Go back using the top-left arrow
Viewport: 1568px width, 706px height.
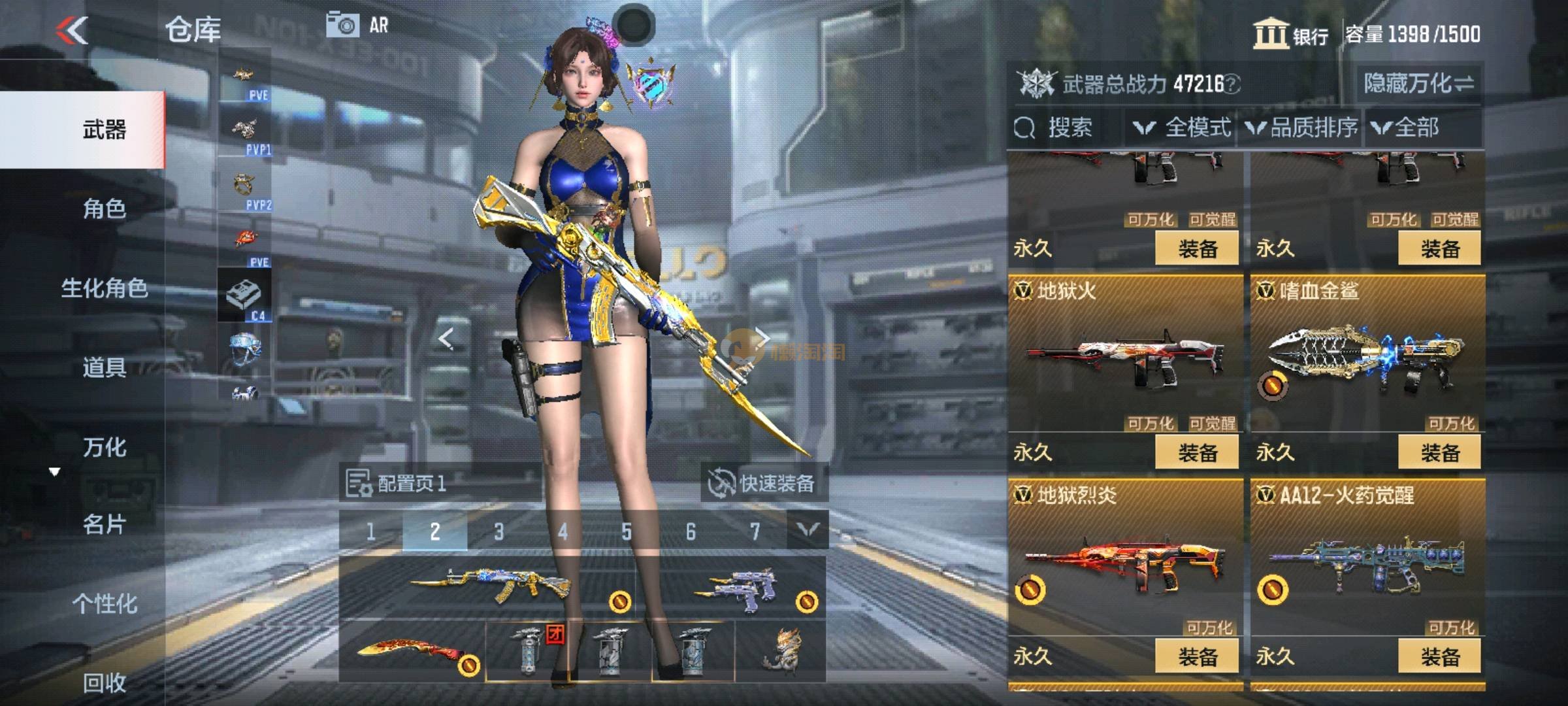click(x=72, y=30)
